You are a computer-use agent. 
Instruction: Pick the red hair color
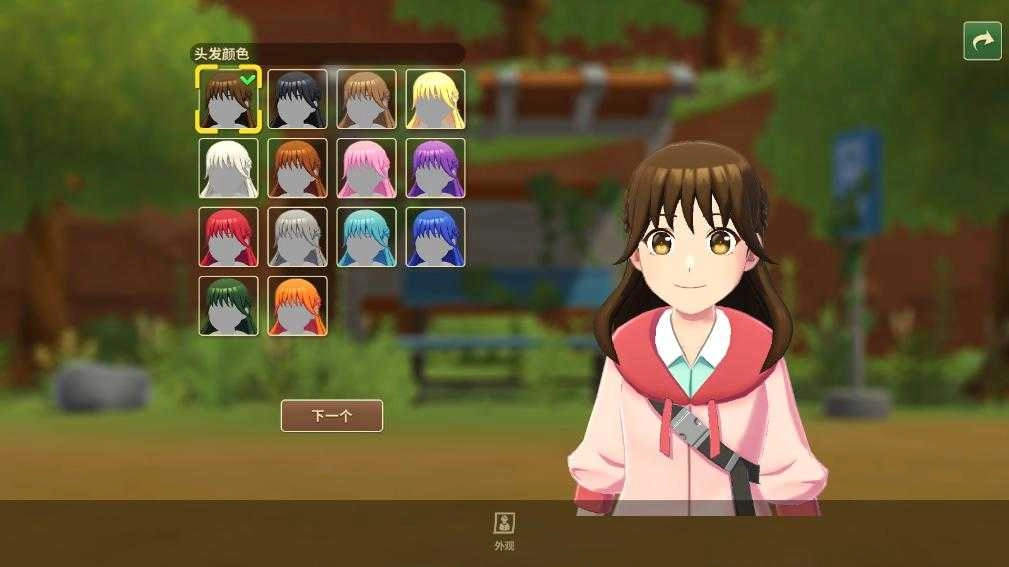click(228, 237)
